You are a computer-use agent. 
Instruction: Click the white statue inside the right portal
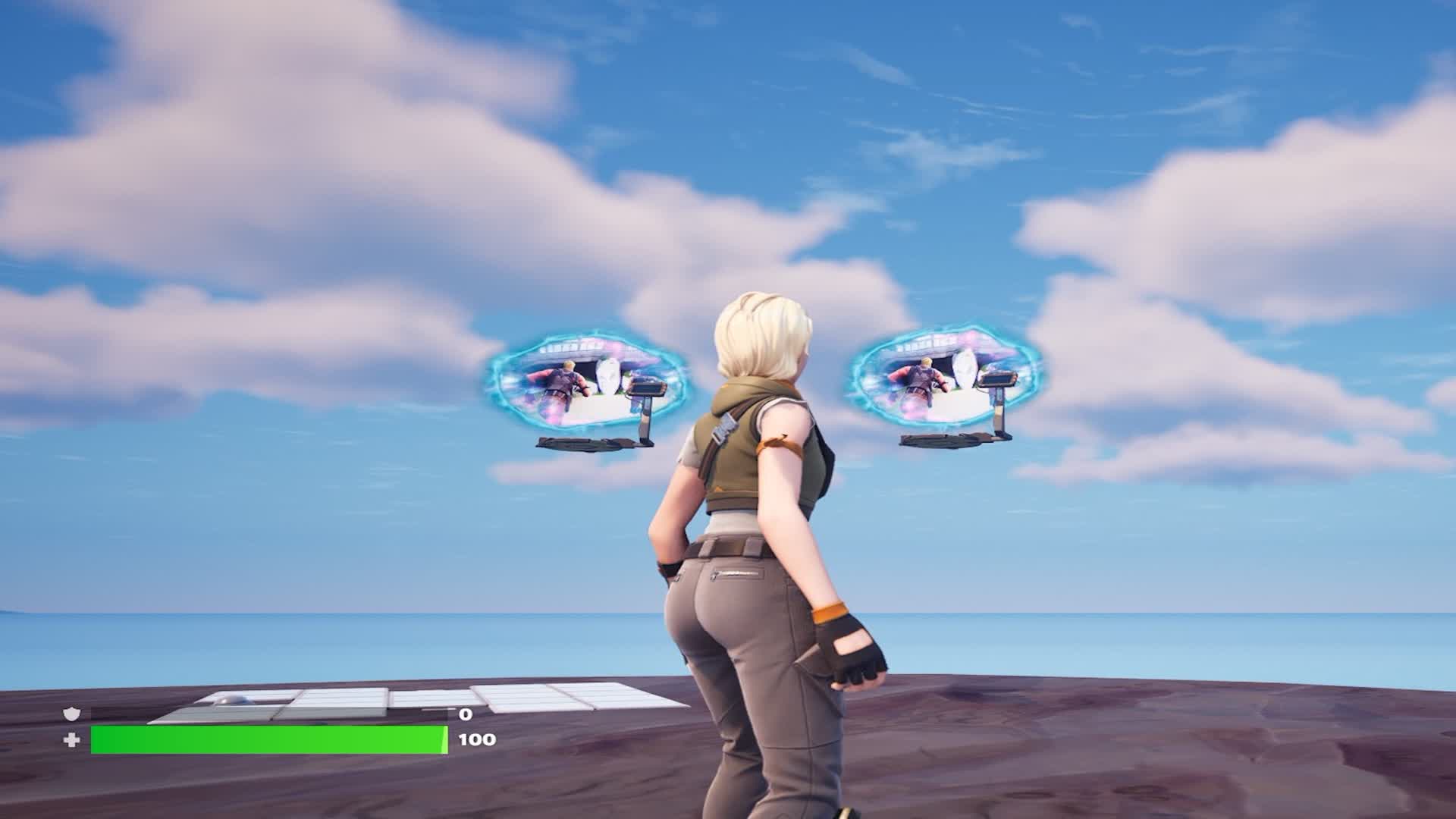[965, 369]
